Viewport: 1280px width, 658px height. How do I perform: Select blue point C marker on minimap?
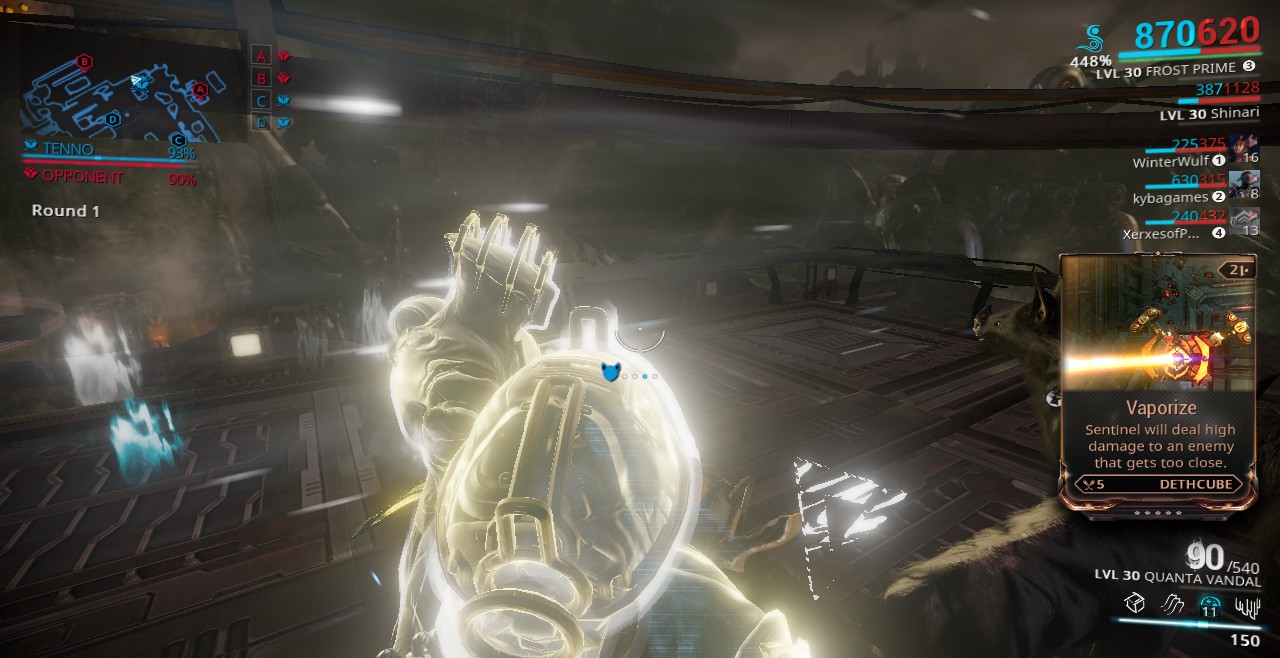click(178, 139)
